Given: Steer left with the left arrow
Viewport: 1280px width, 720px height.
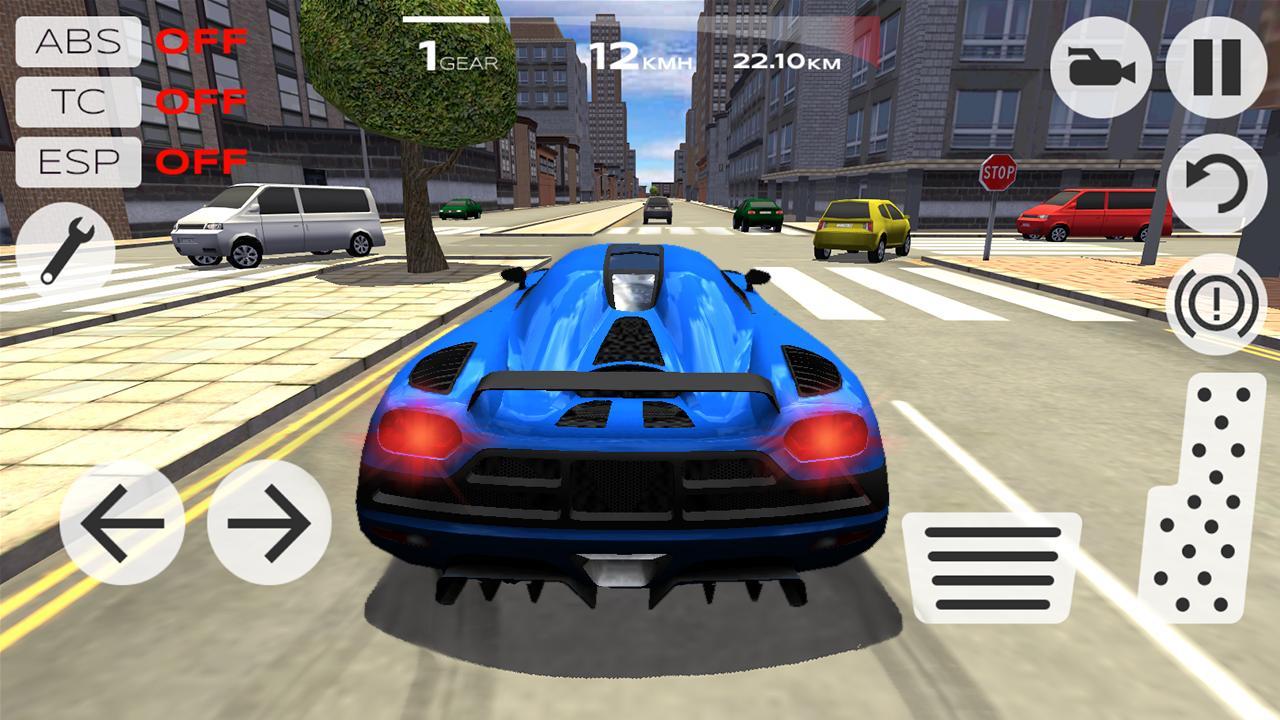Looking at the screenshot, I should coord(121,522).
